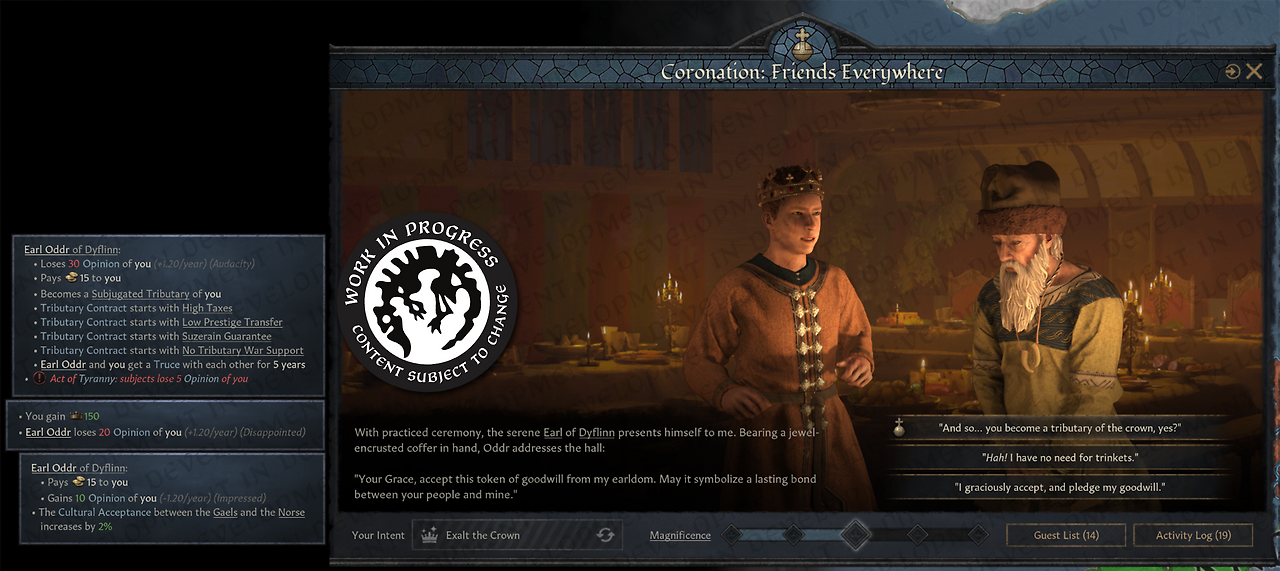Click the "Earl" link in the event text
This screenshot has height=571, width=1280.
pyautogui.click(x=553, y=433)
